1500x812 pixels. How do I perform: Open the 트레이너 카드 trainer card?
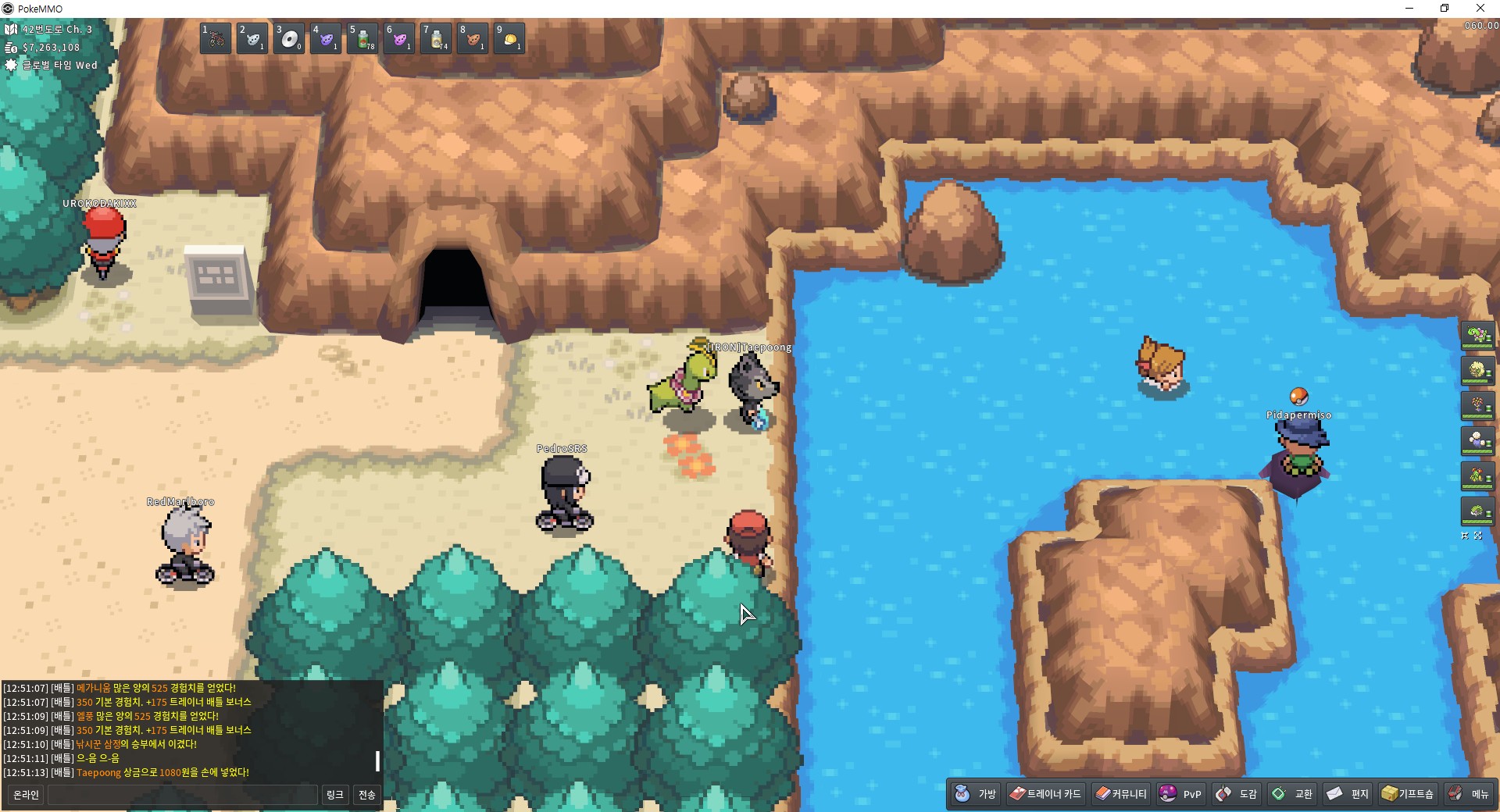[1045, 794]
